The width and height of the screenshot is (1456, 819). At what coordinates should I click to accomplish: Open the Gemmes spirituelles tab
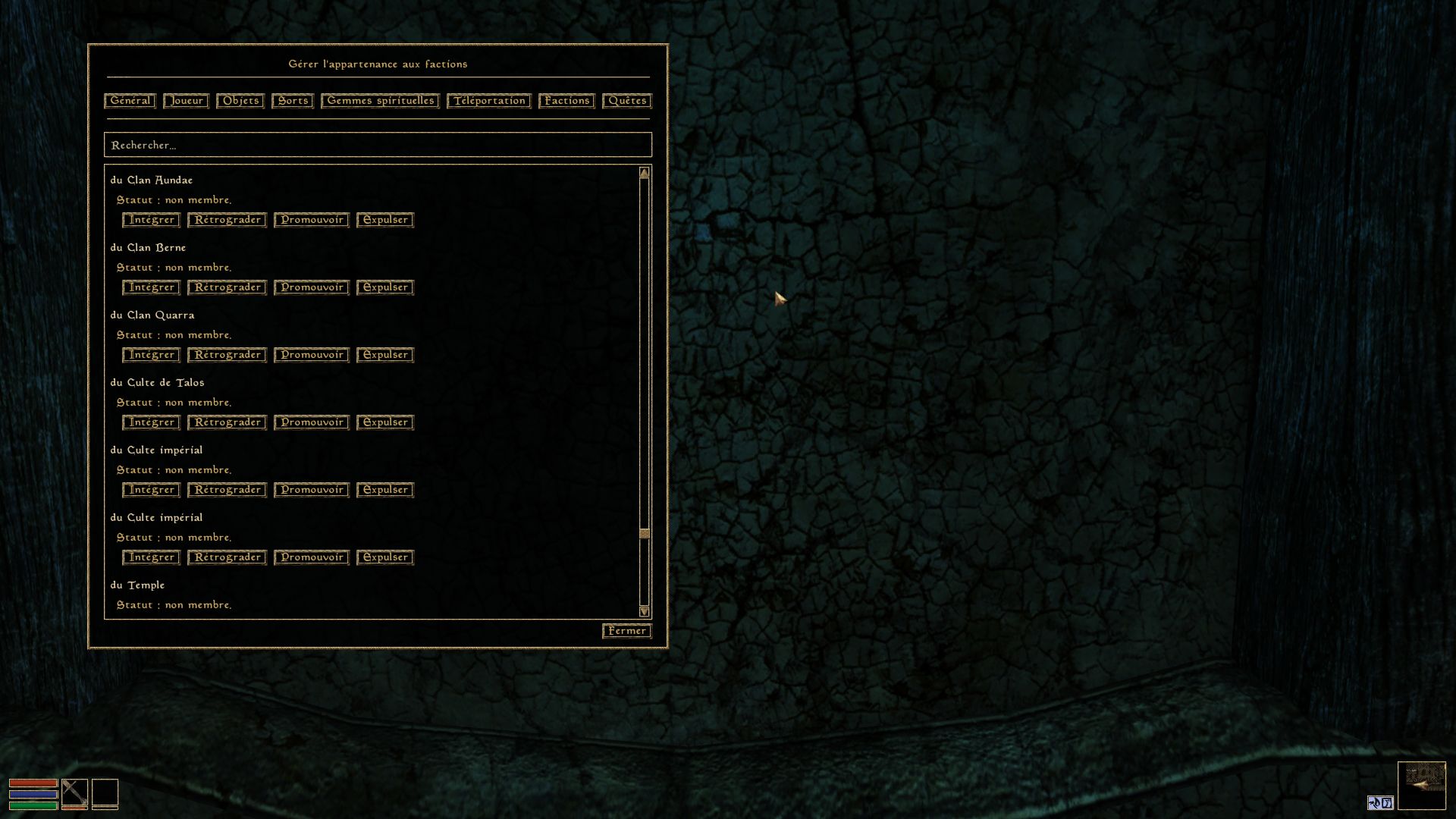coord(380,101)
